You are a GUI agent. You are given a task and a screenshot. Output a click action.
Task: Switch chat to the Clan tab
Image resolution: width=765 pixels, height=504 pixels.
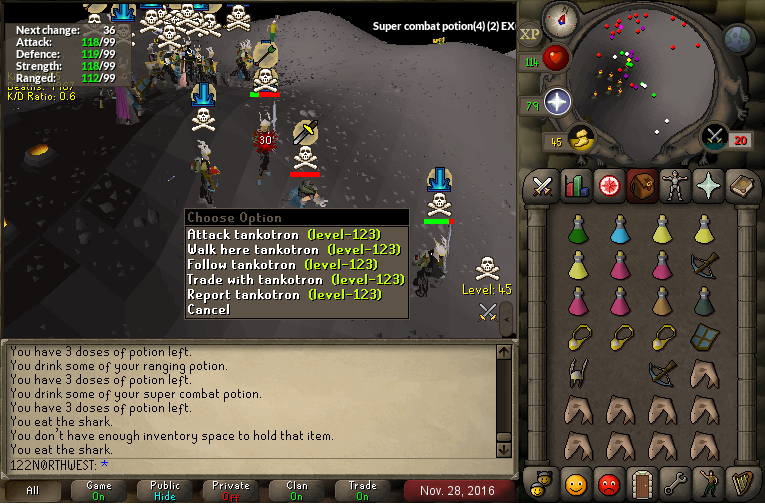297,490
